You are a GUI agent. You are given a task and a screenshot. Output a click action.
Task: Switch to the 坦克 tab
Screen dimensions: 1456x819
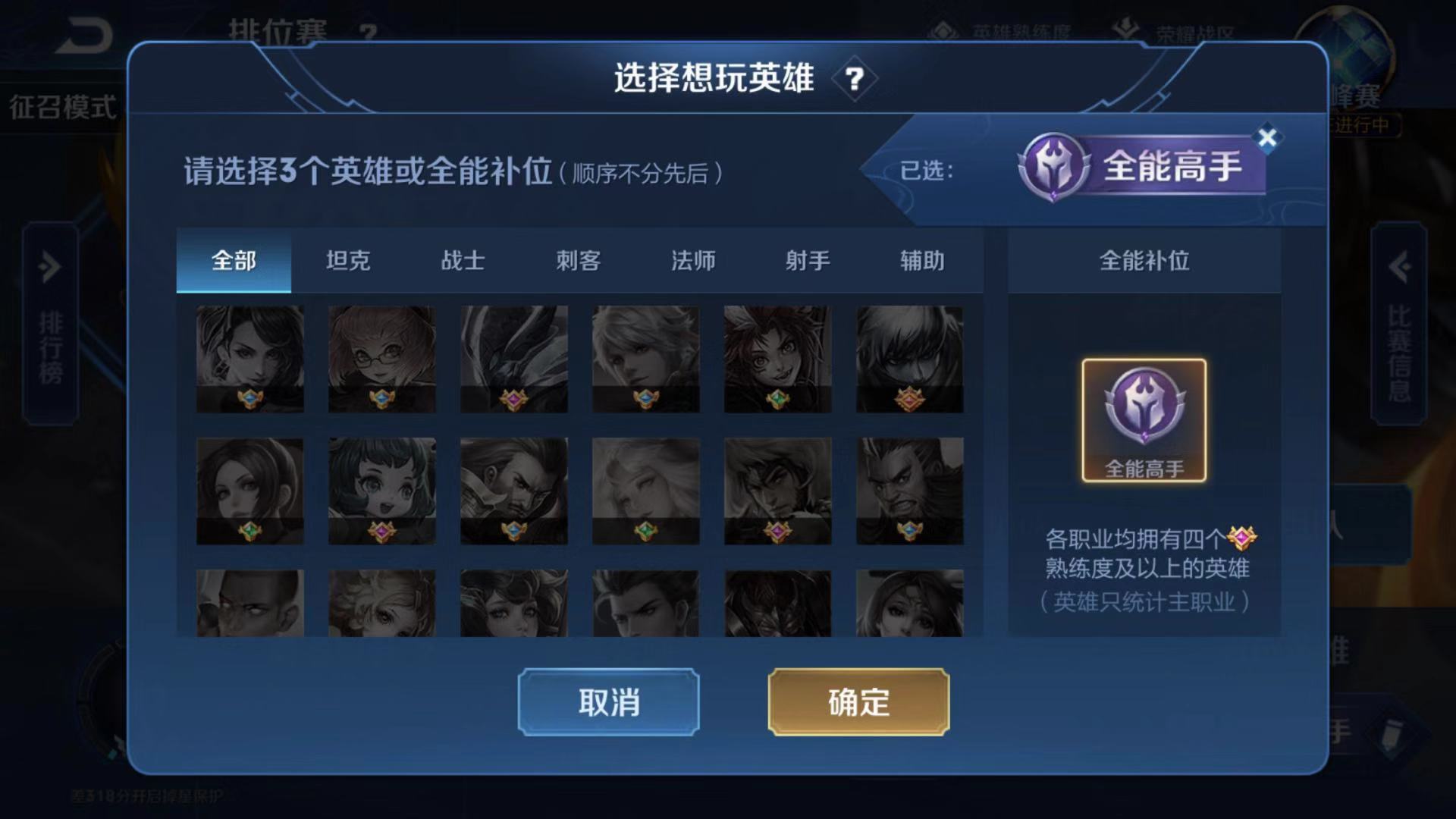click(349, 261)
